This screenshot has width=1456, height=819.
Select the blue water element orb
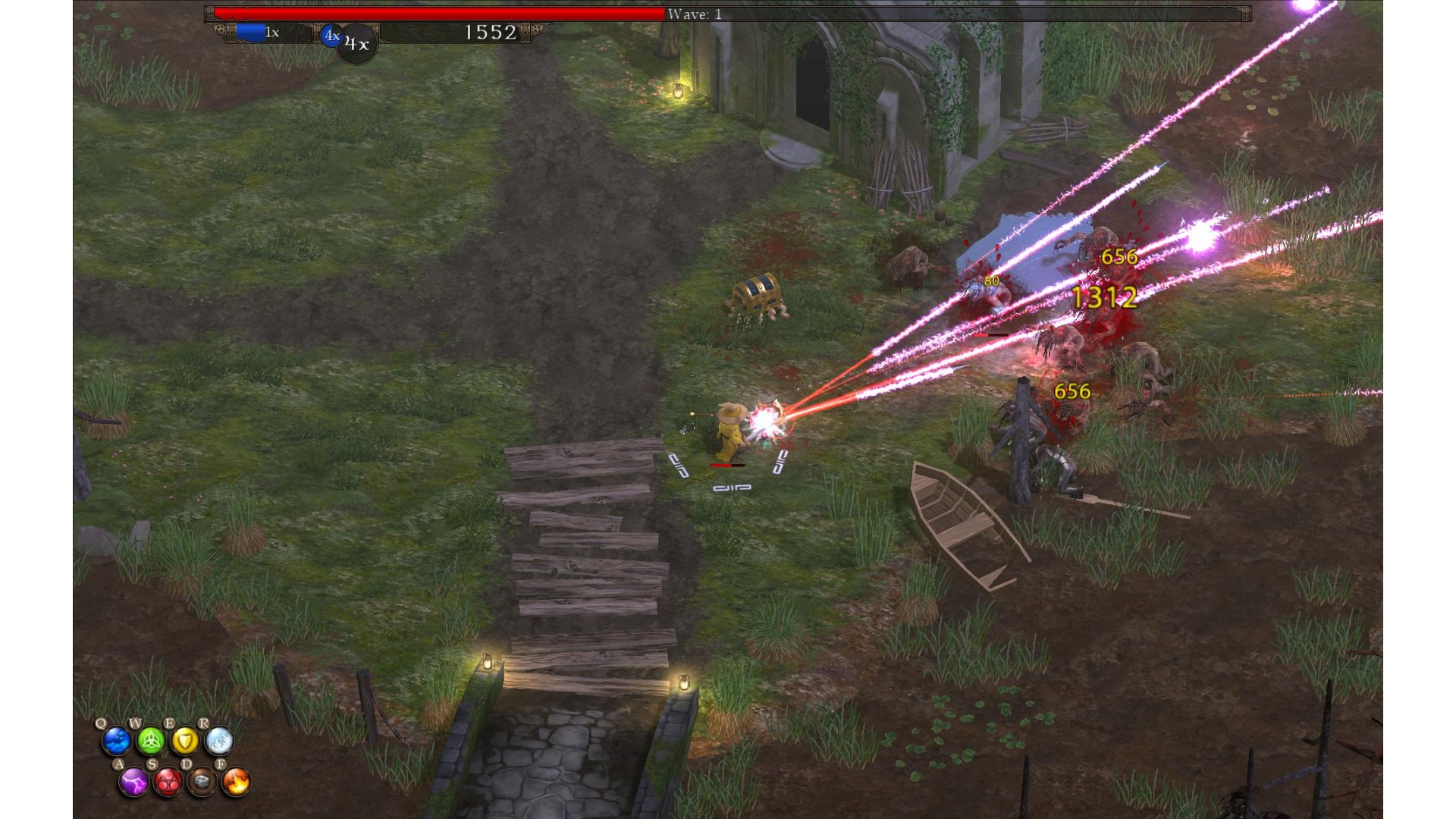tap(117, 741)
